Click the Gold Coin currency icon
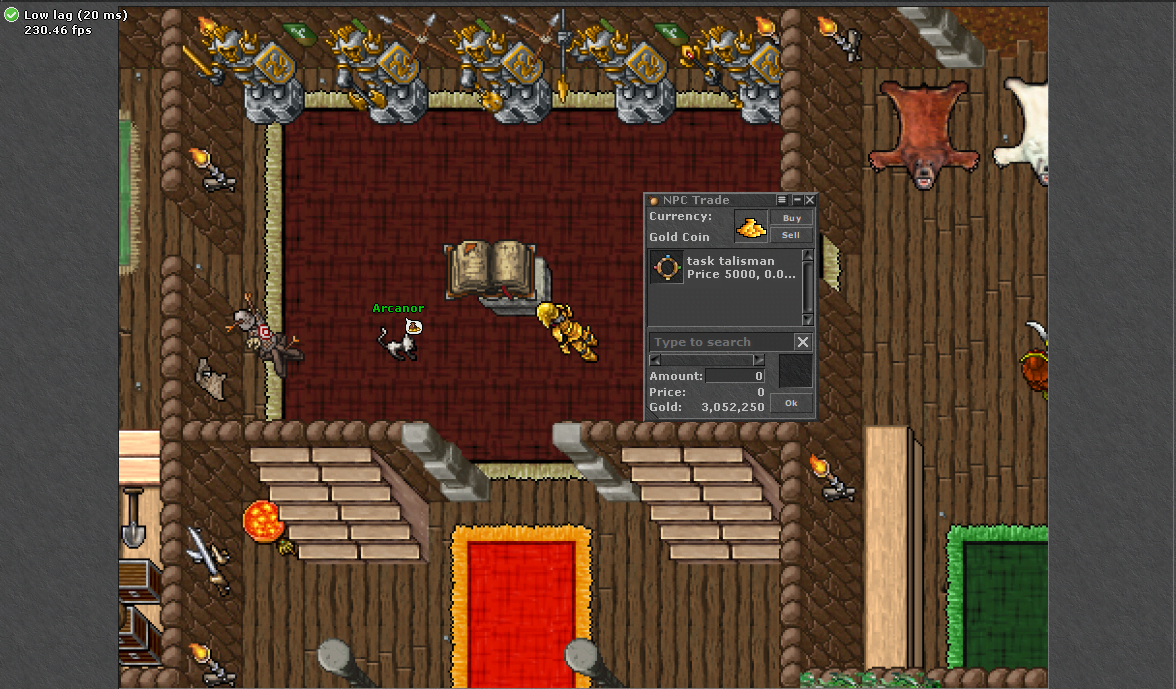1176x689 pixels. click(751, 227)
